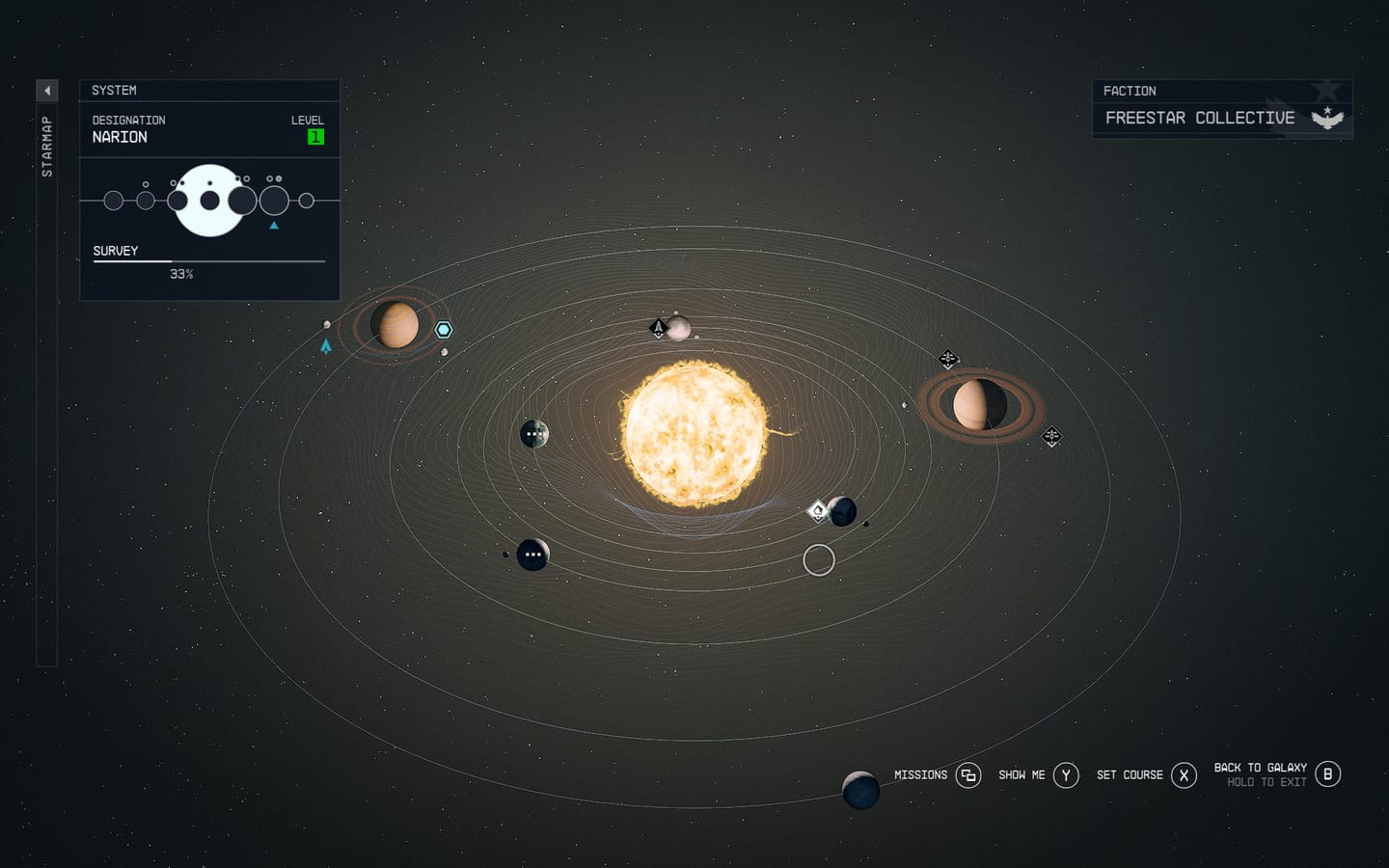Click the Missions panel icon in the bottom bar

click(x=967, y=774)
